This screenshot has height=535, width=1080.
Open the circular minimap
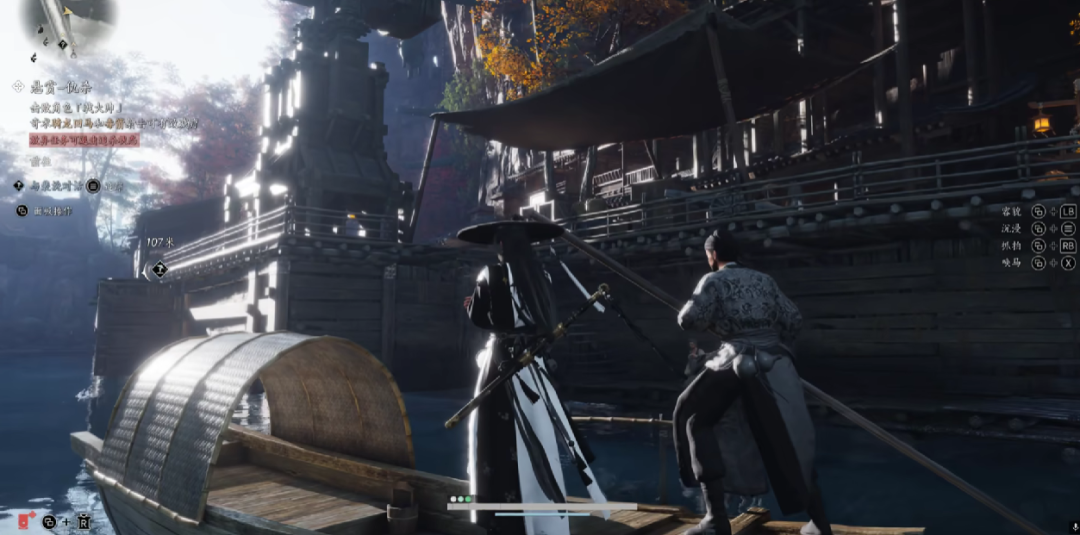(70, 22)
